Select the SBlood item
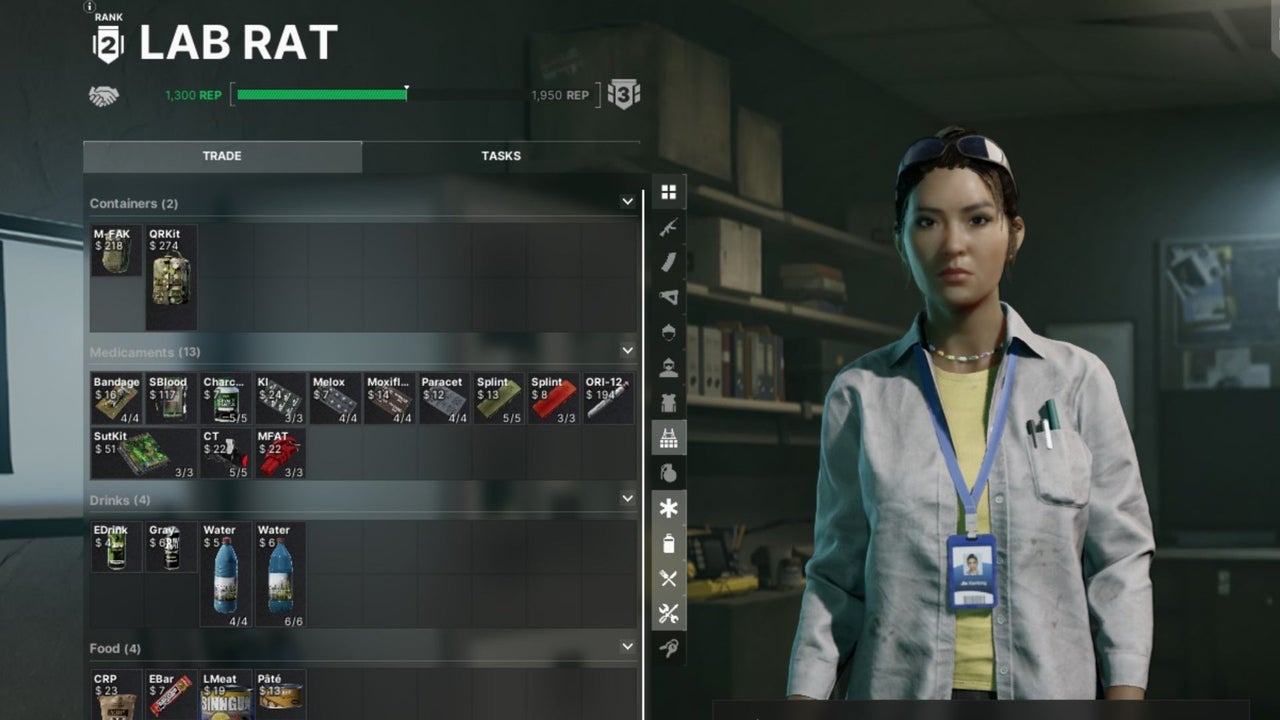The width and height of the screenshot is (1280, 720). [x=171, y=398]
